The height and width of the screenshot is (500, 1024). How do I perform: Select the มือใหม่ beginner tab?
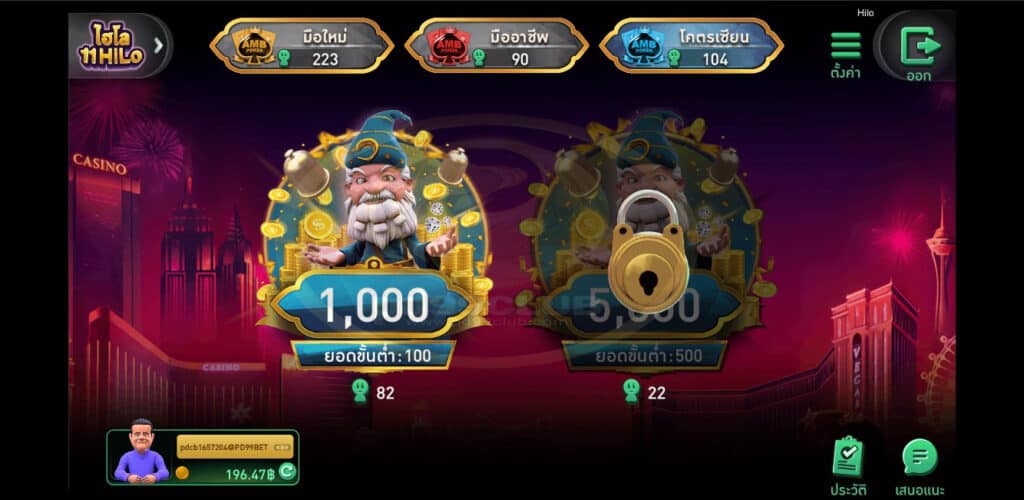point(301,46)
